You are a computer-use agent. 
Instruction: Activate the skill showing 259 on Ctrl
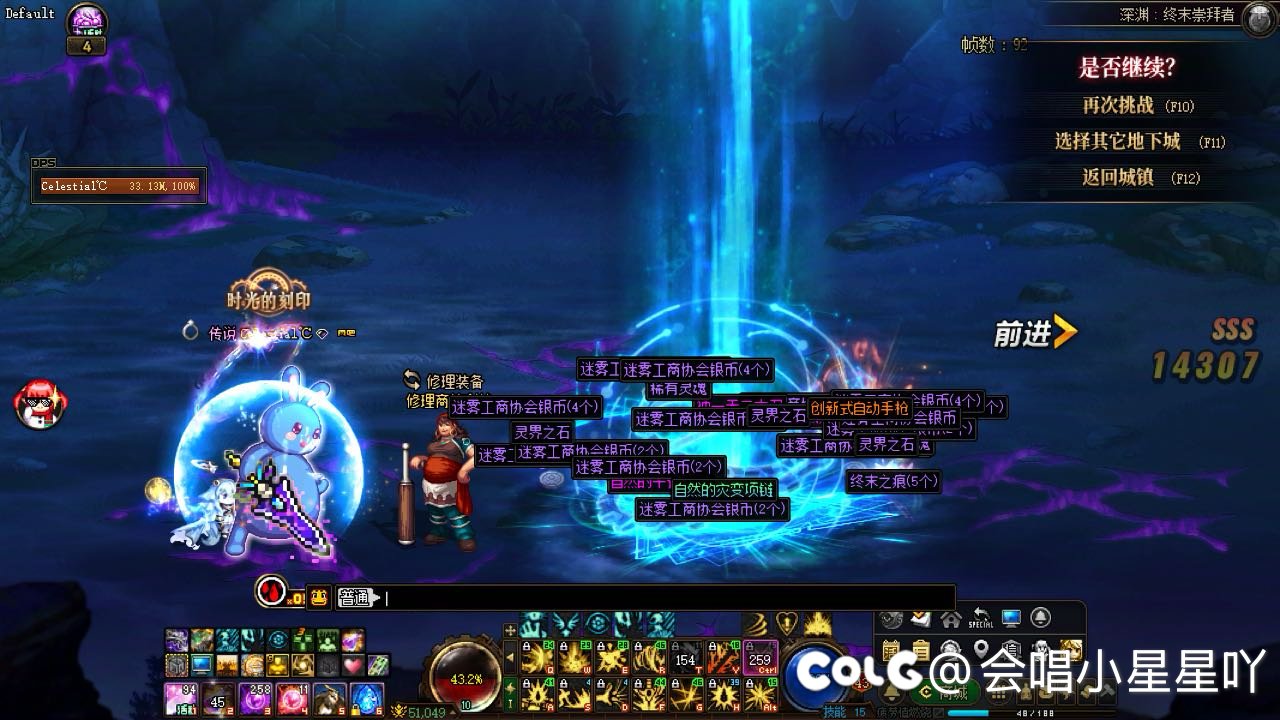760,658
